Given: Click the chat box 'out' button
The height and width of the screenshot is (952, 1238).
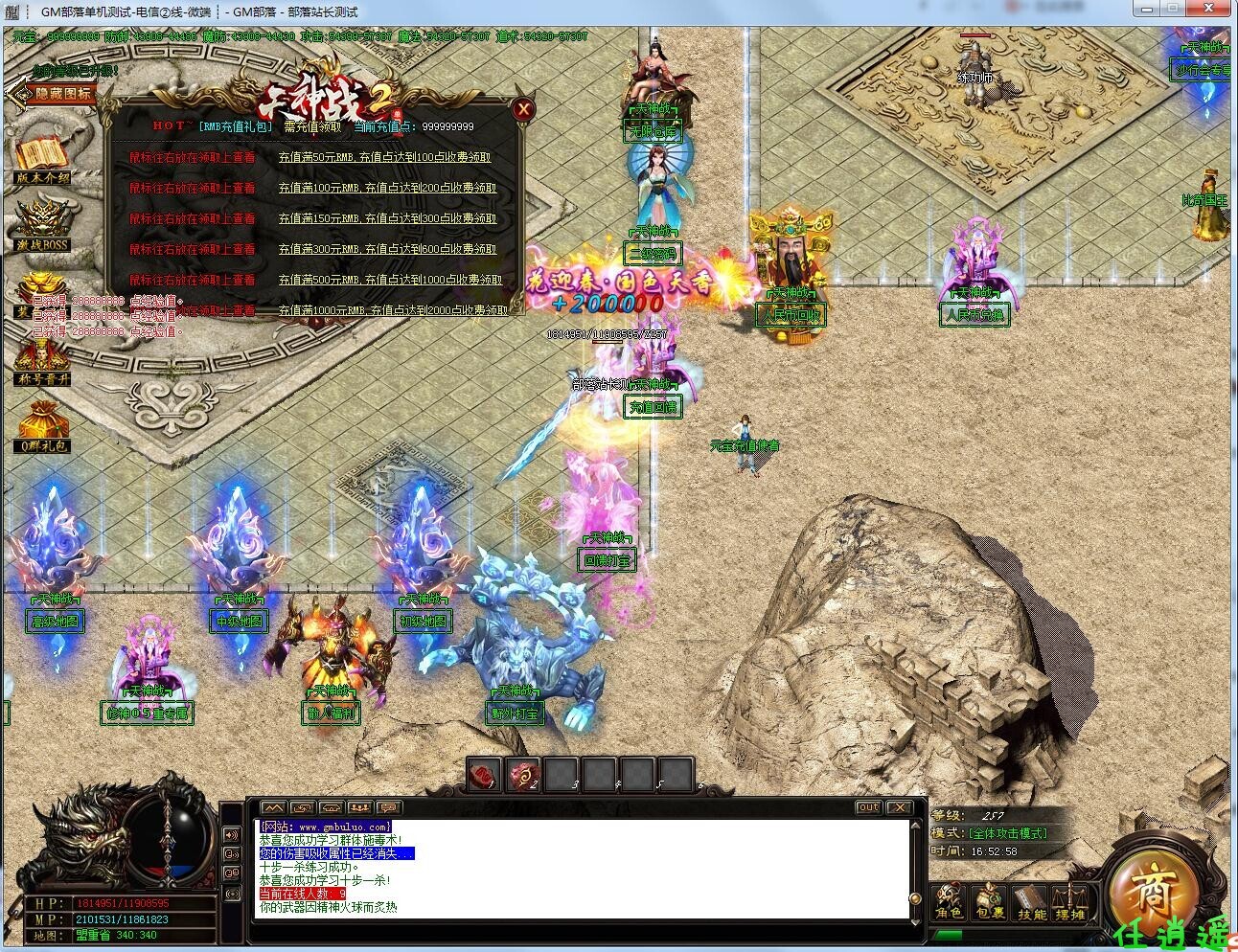Looking at the screenshot, I should pyautogui.click(x=868, y=807).
